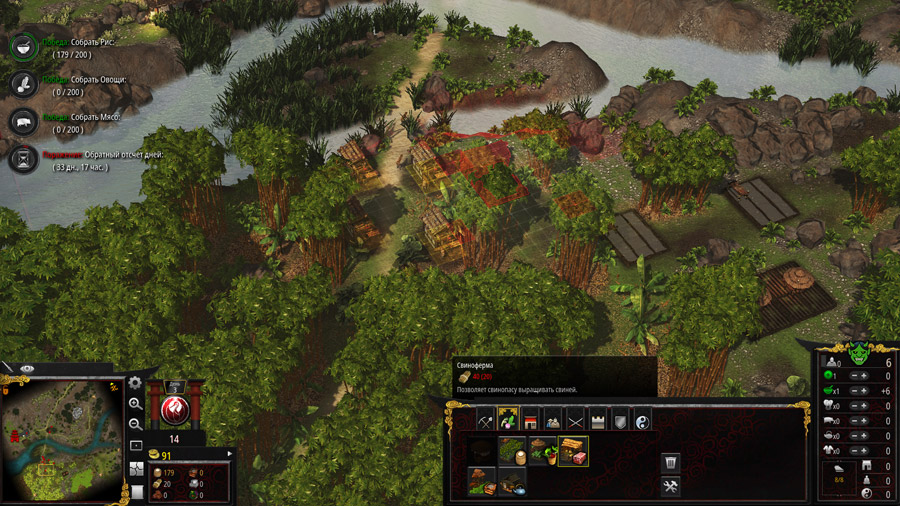The height and width of the screenshot is (506, 900).
Task: Select the highlighted pig farm building
Action: [x=573, y=451]
